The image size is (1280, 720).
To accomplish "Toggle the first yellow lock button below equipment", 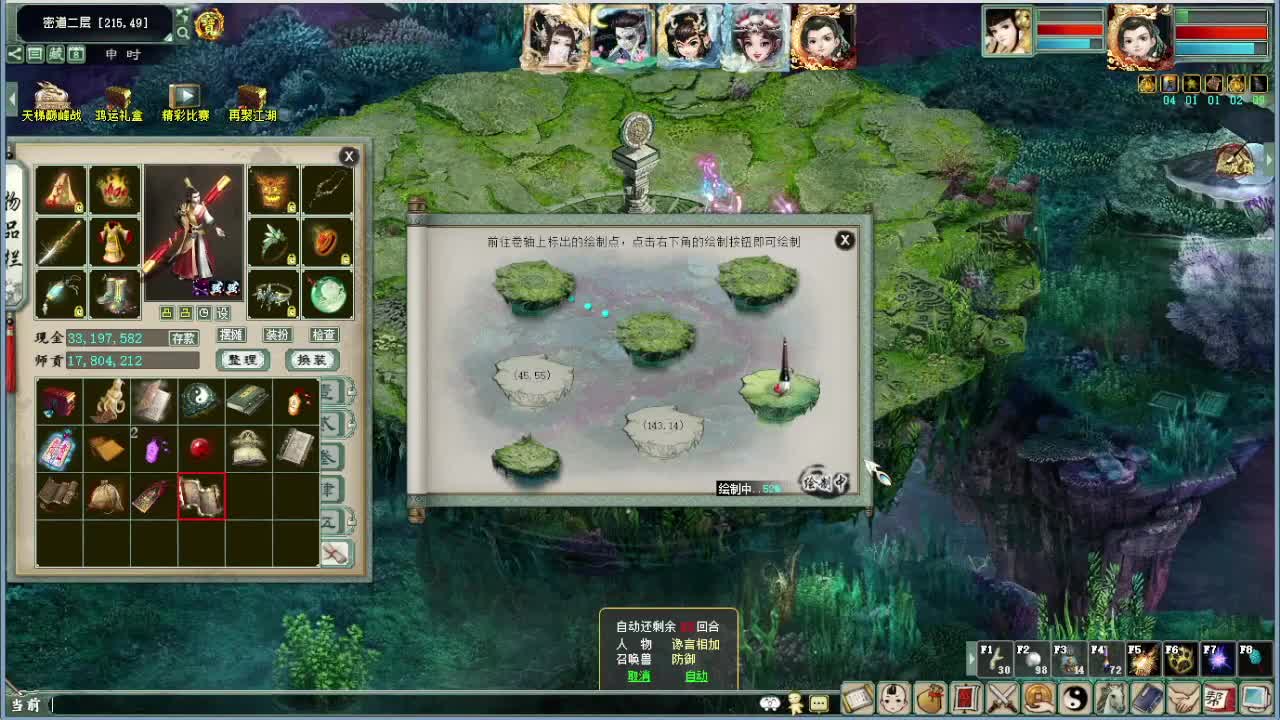I will coord(166,312).
